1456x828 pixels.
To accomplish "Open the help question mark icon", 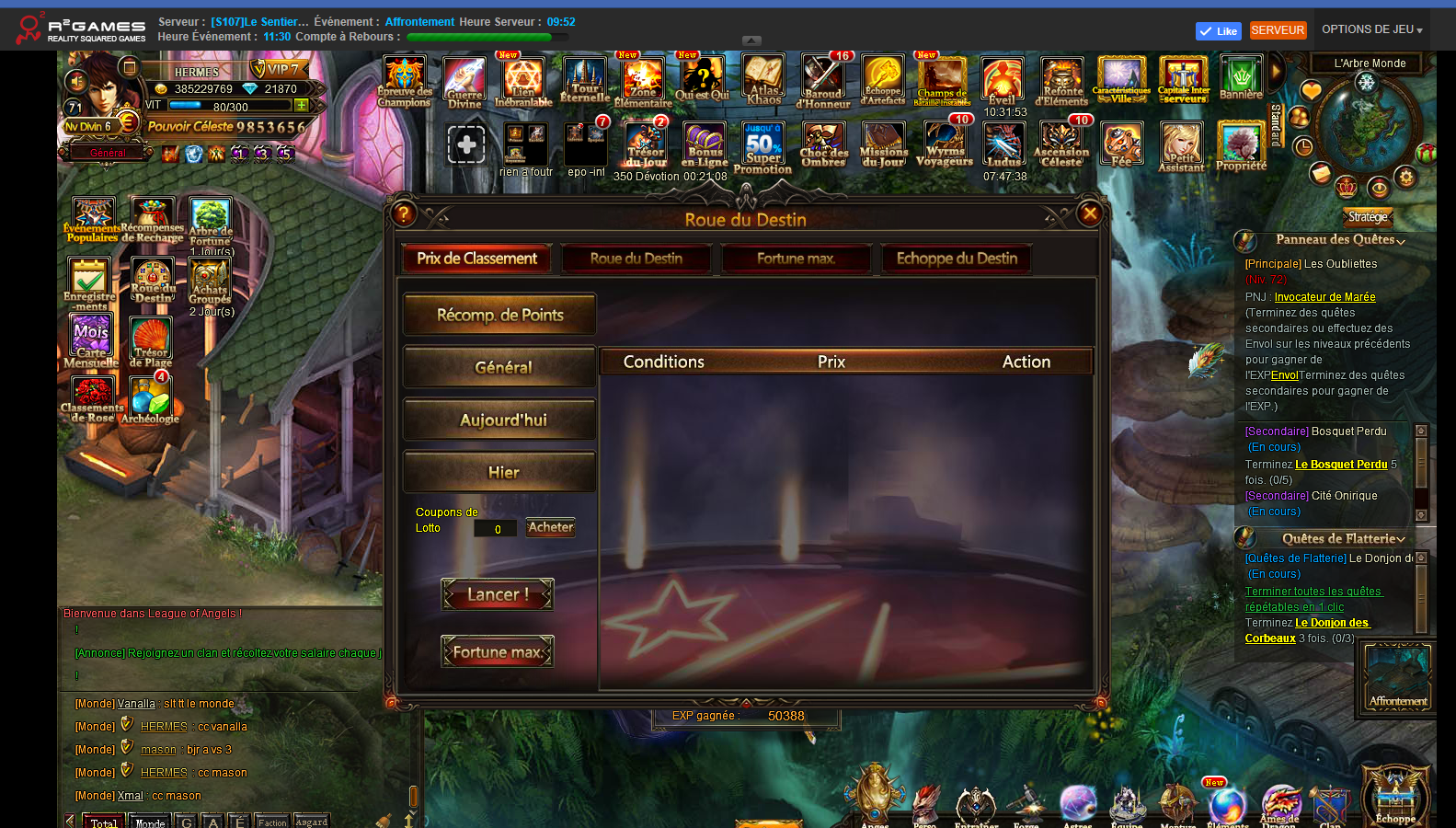I will [x=404, y=214].
